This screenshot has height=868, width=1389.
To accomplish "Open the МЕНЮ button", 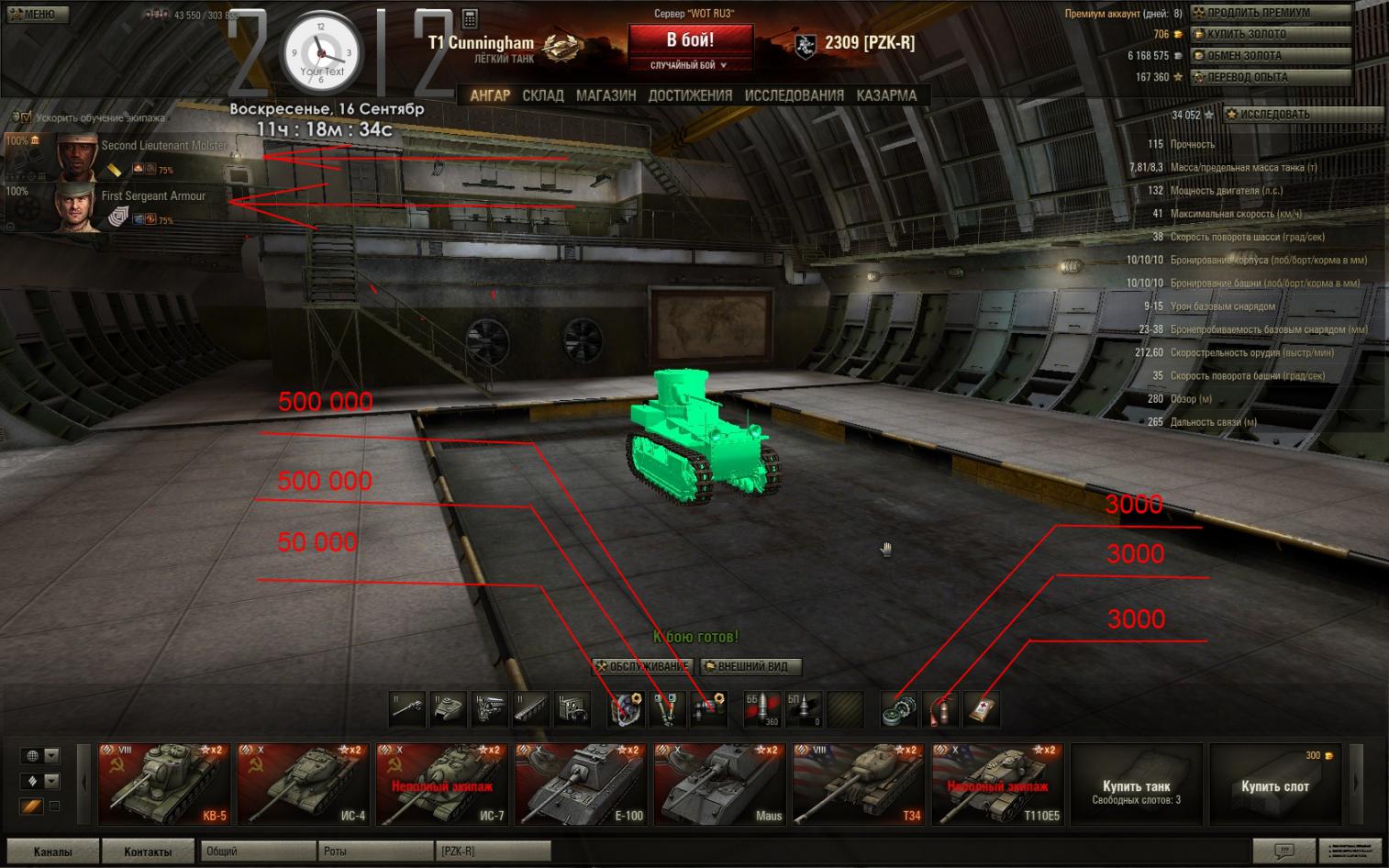I will [x=33, y=14].
